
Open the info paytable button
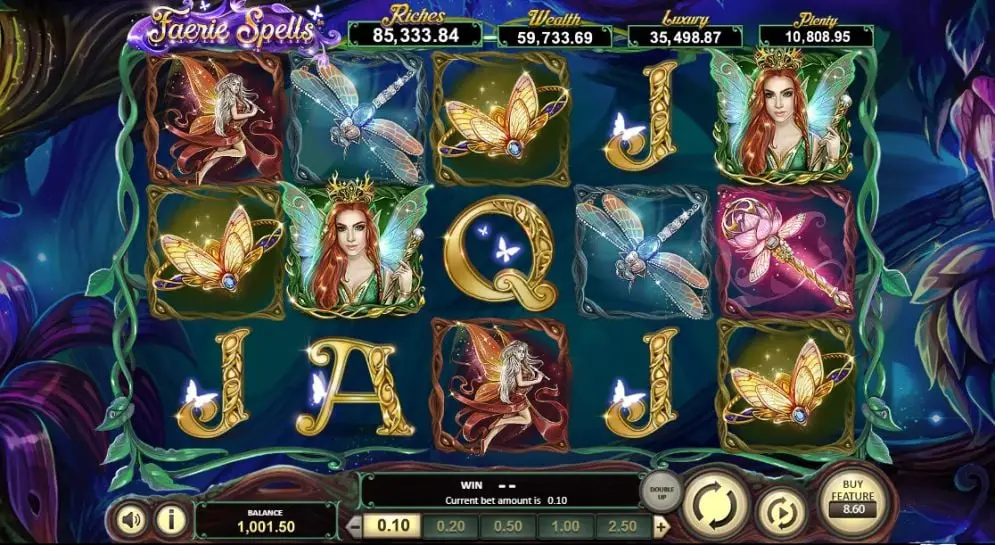(172, 519)
